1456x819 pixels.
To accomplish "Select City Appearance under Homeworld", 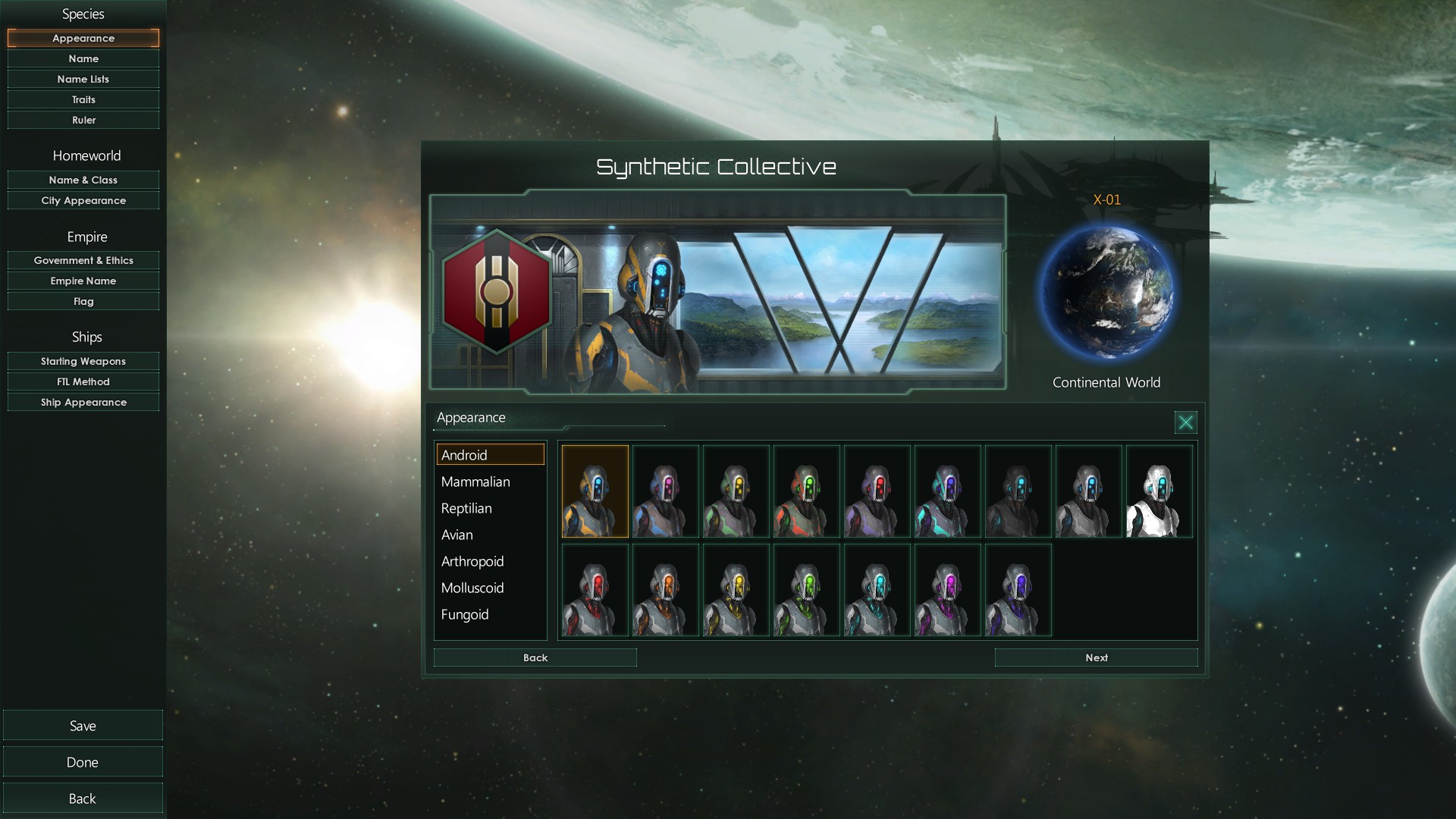I will pos(83,200).
